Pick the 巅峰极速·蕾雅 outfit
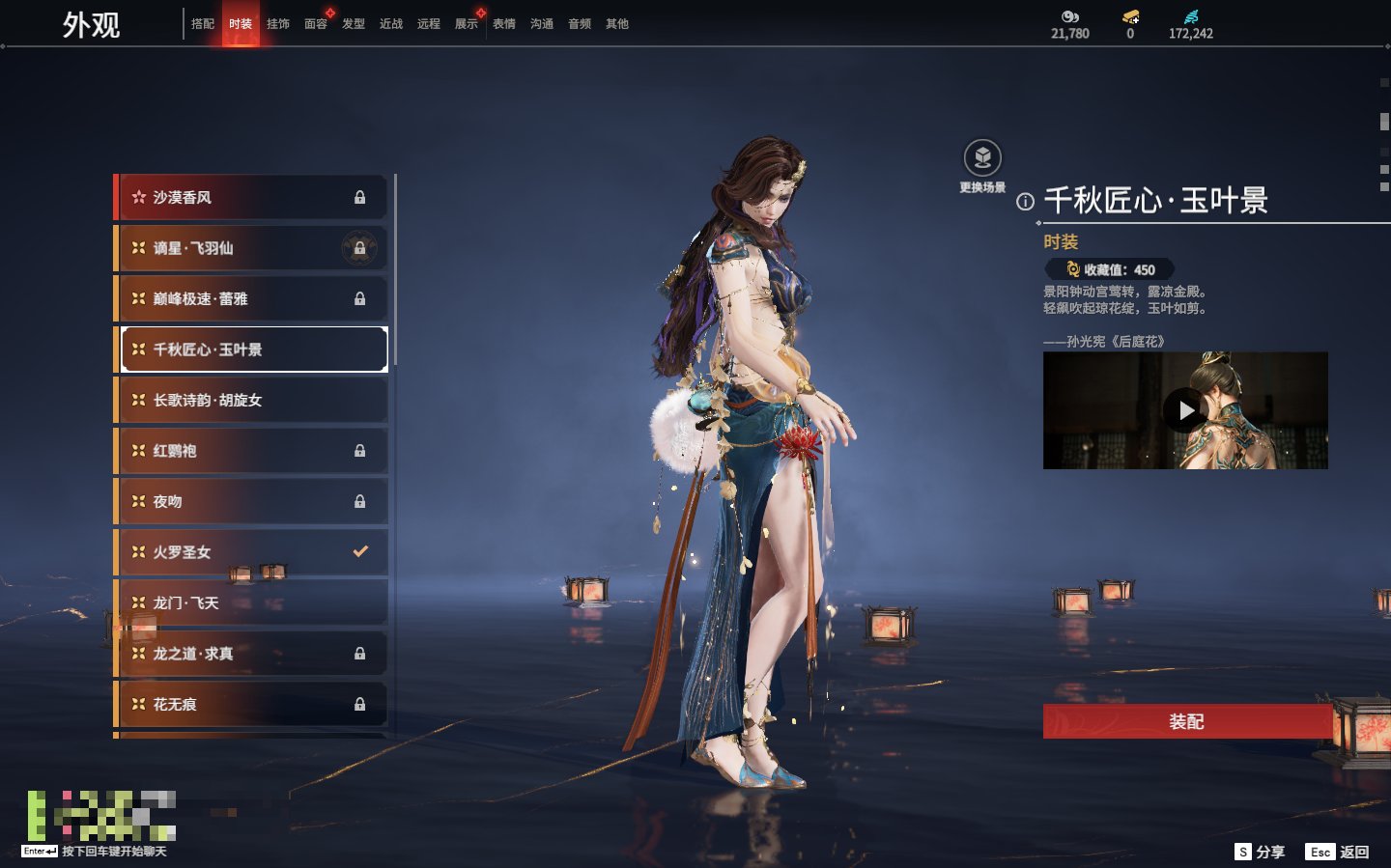The width and height of the screenshot is (1391, 868). tap(251, 299)
